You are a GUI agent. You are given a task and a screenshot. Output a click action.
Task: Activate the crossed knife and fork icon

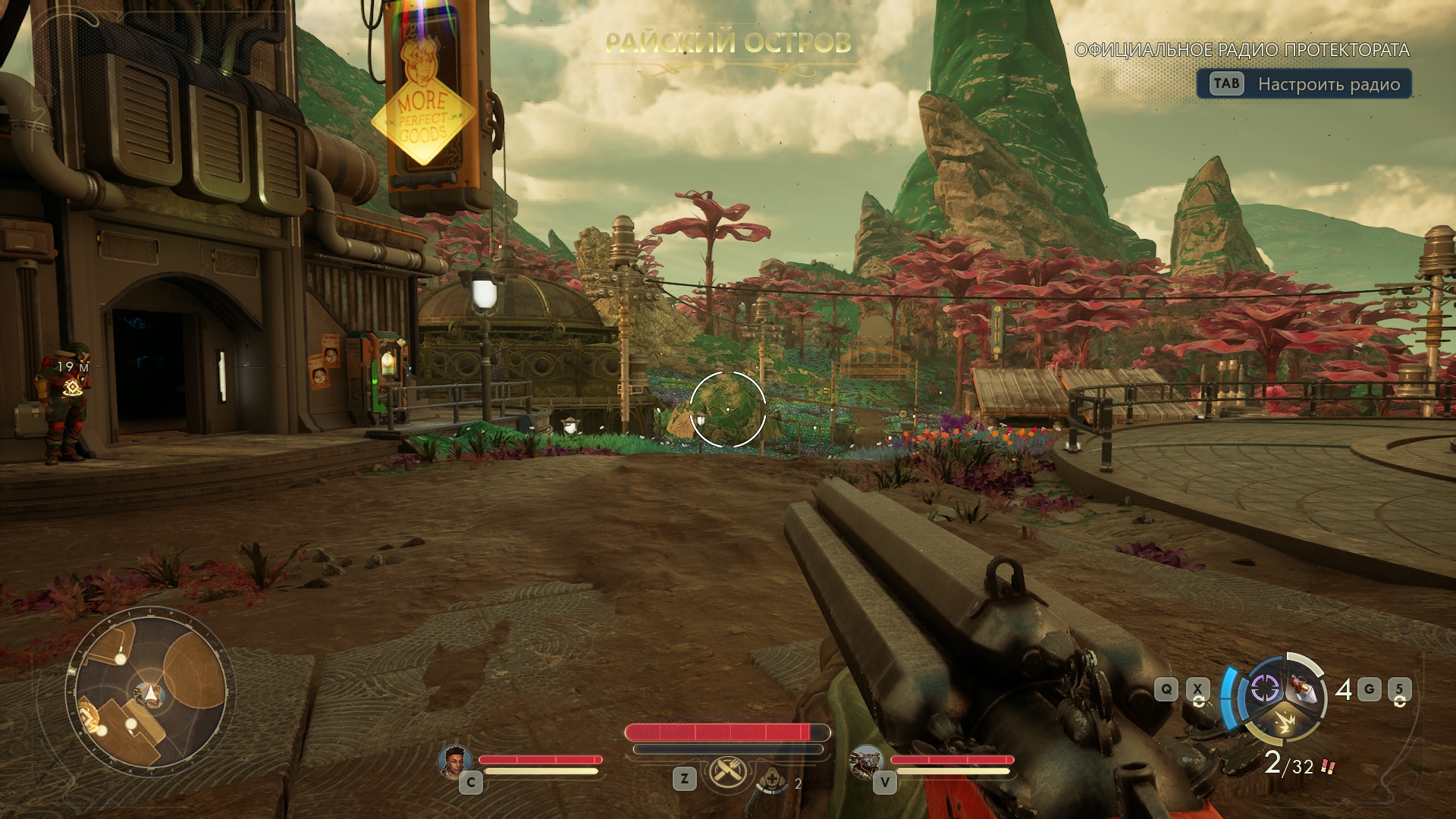point(728,773)
